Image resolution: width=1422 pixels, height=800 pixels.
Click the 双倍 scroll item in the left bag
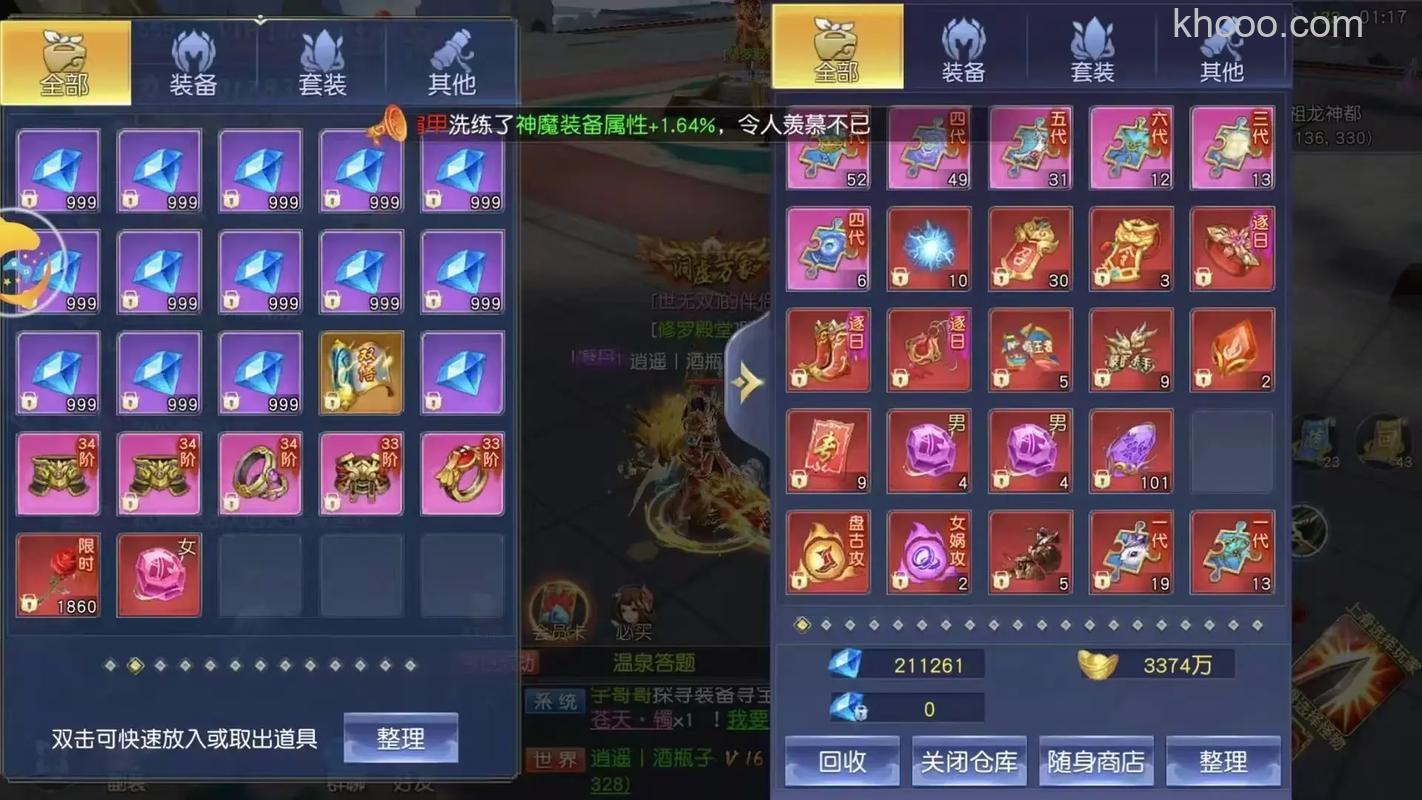361,372
